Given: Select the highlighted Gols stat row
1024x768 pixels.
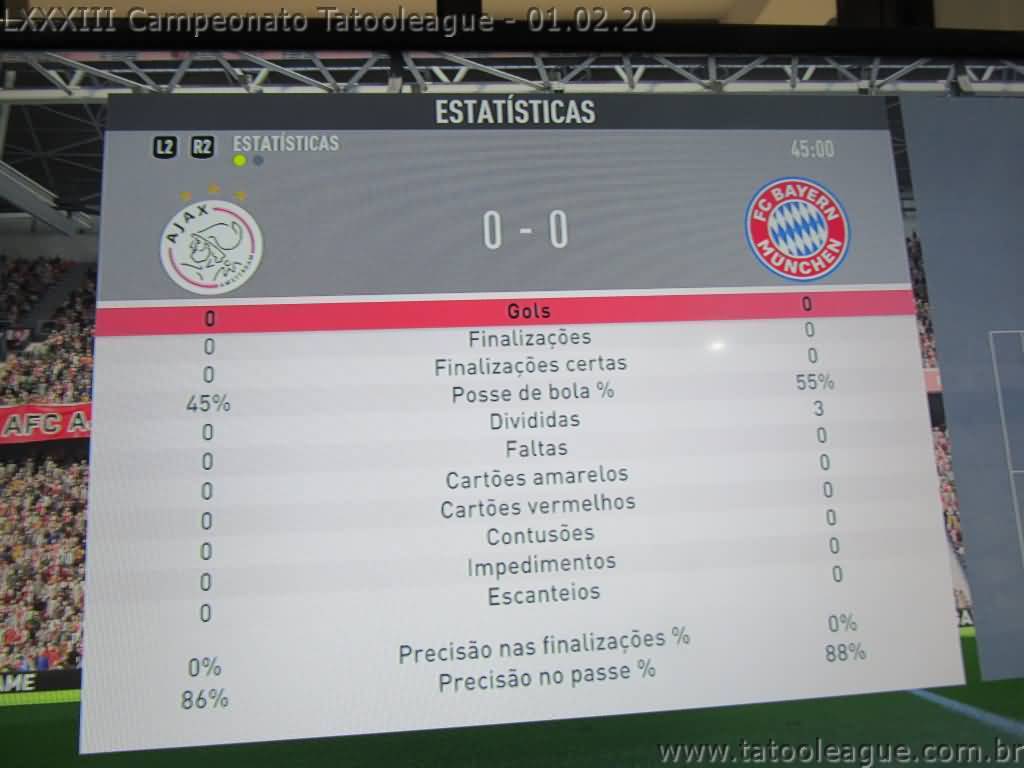Looking at the screenshot, I should coord(528,311).
